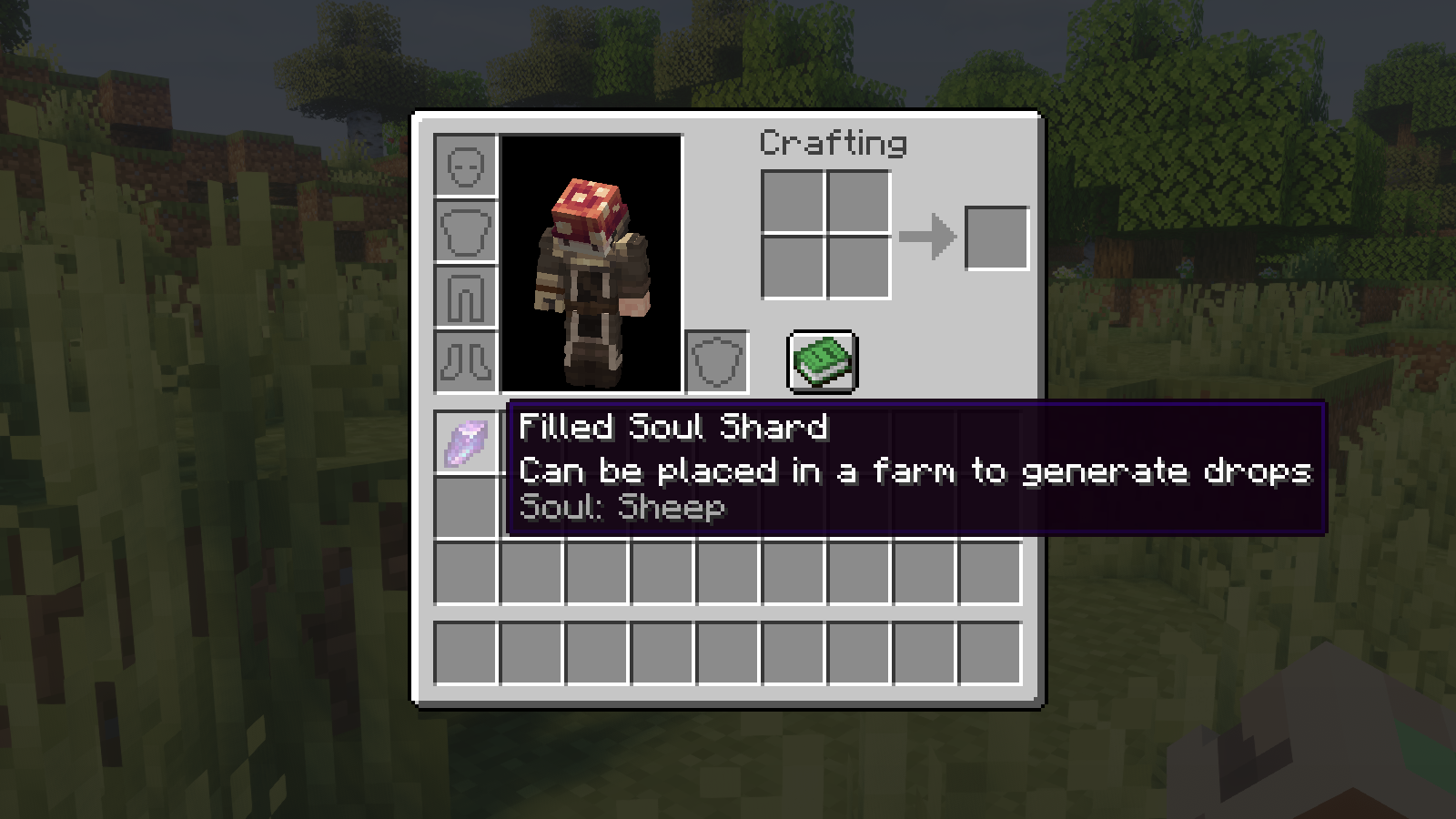Open the green recipe book
The image size is (1456, 819).
tap(822, 361)
